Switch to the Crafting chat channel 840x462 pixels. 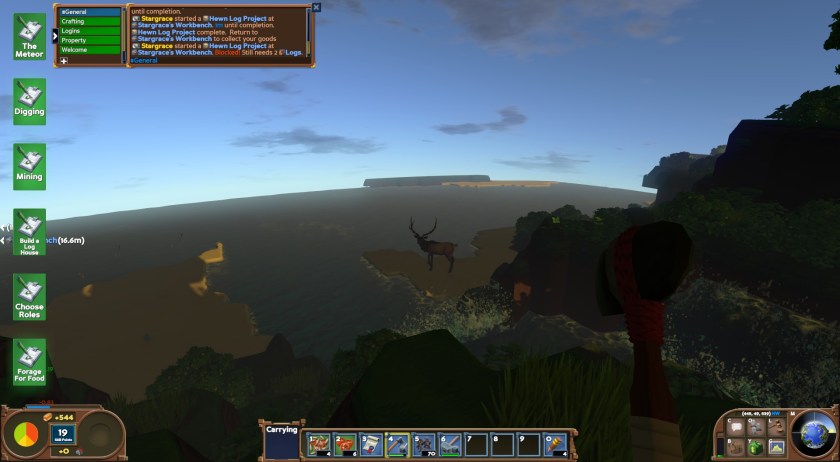pos(89,21)
